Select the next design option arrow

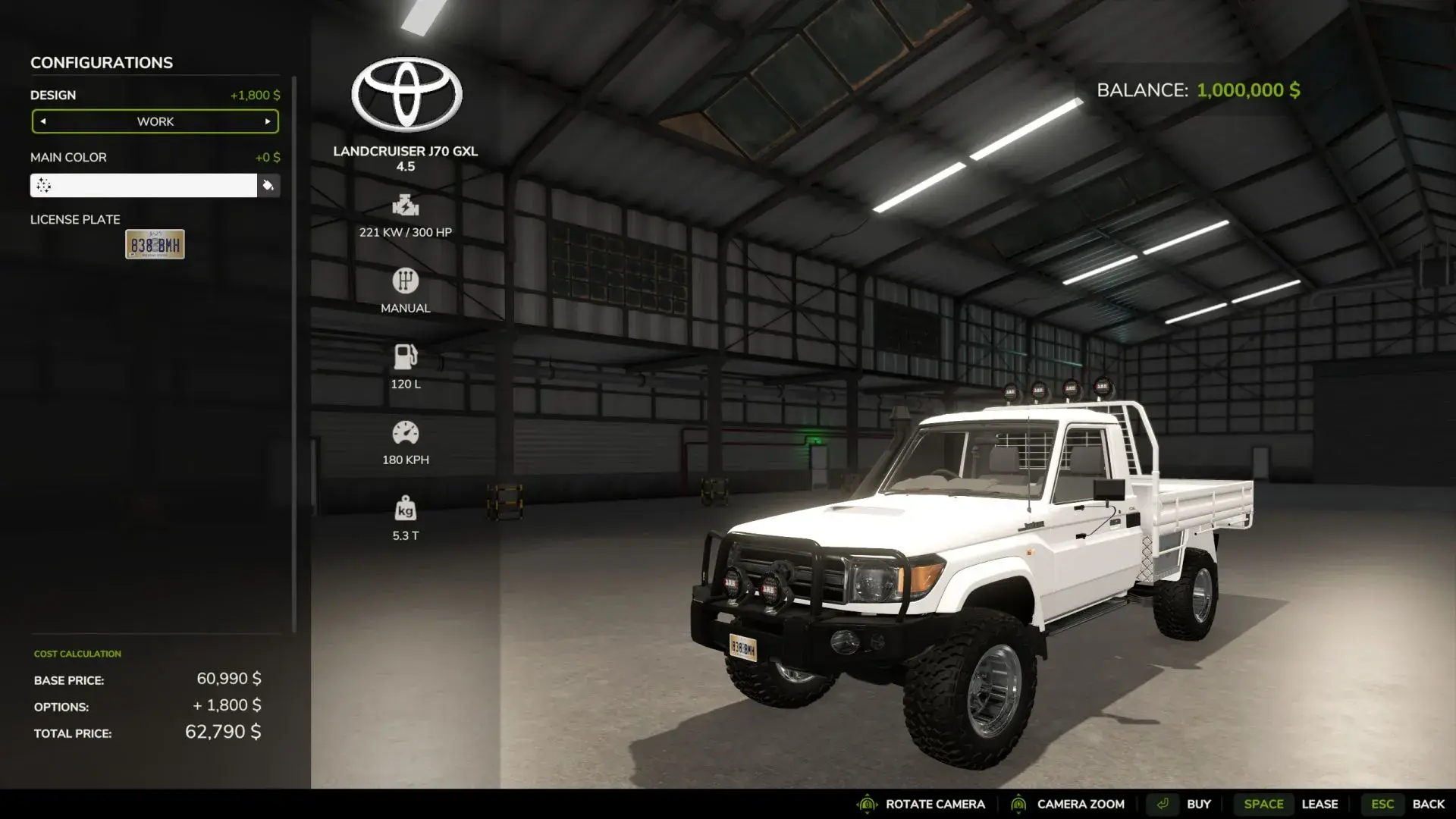[x=268, y=121]
